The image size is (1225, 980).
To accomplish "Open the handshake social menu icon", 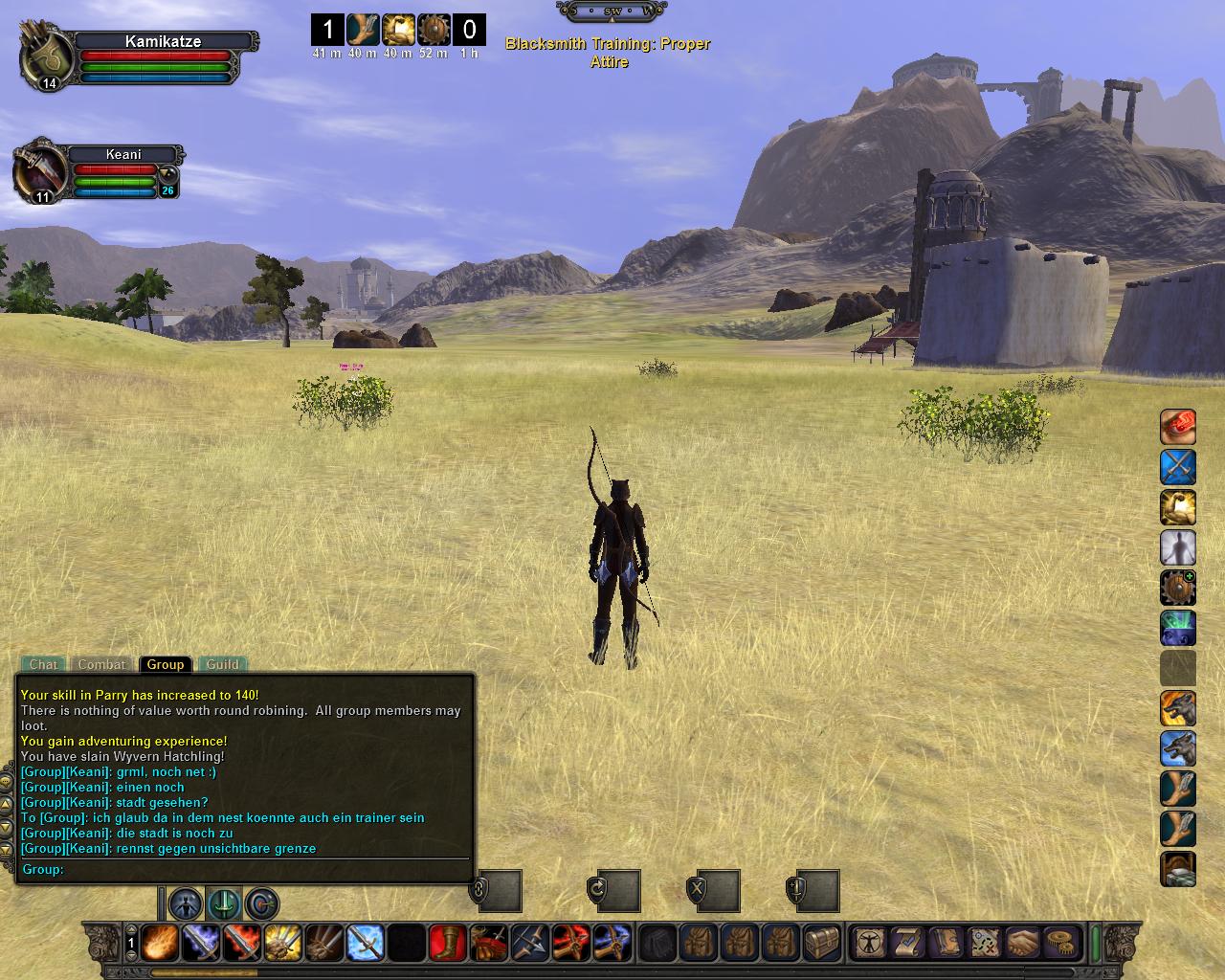I will (x=1023, y=943).
